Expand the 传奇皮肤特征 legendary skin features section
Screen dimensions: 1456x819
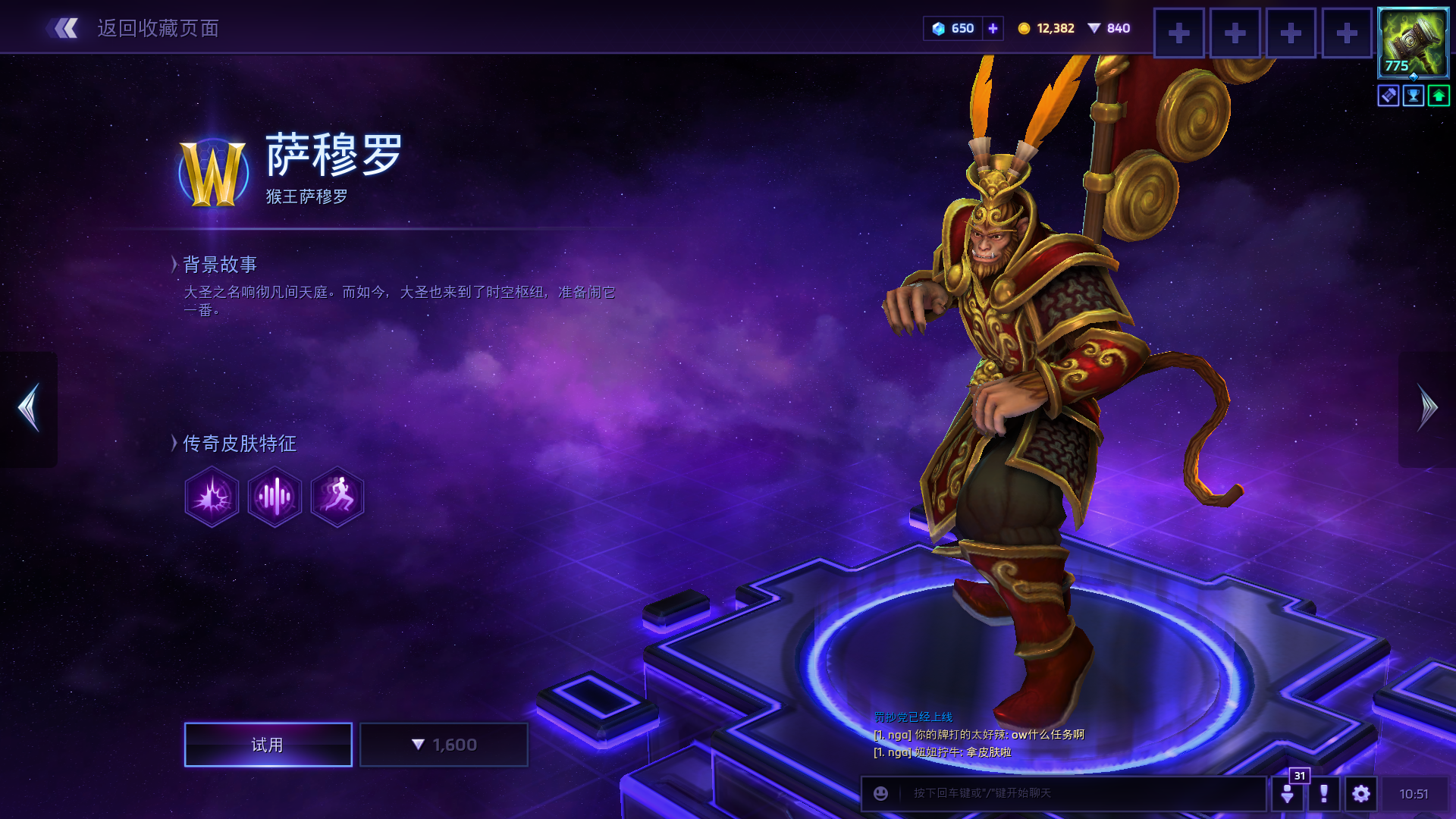click(238, 444)
